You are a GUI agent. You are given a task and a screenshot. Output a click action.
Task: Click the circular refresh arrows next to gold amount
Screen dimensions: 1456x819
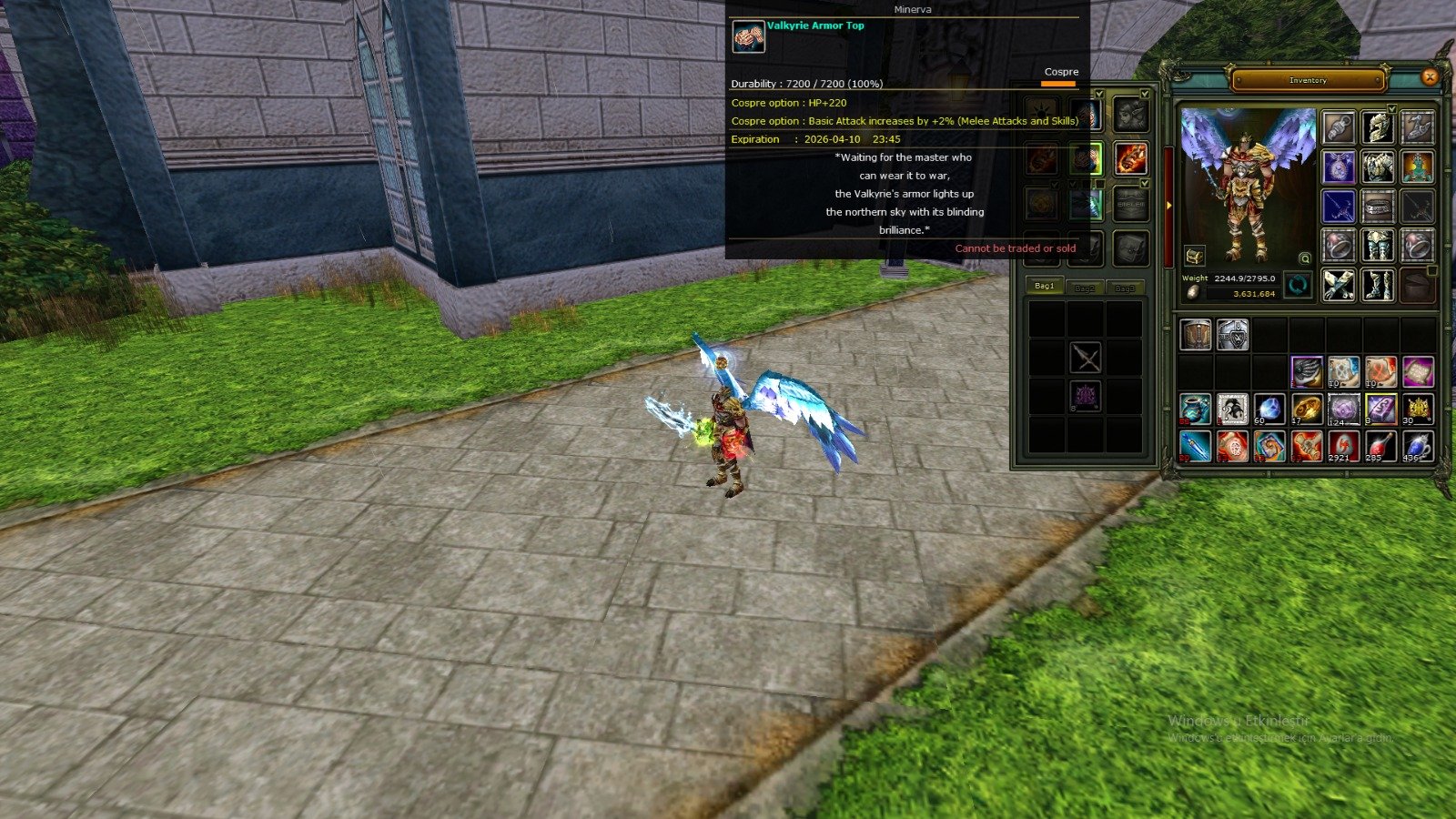click(1299, 286)
